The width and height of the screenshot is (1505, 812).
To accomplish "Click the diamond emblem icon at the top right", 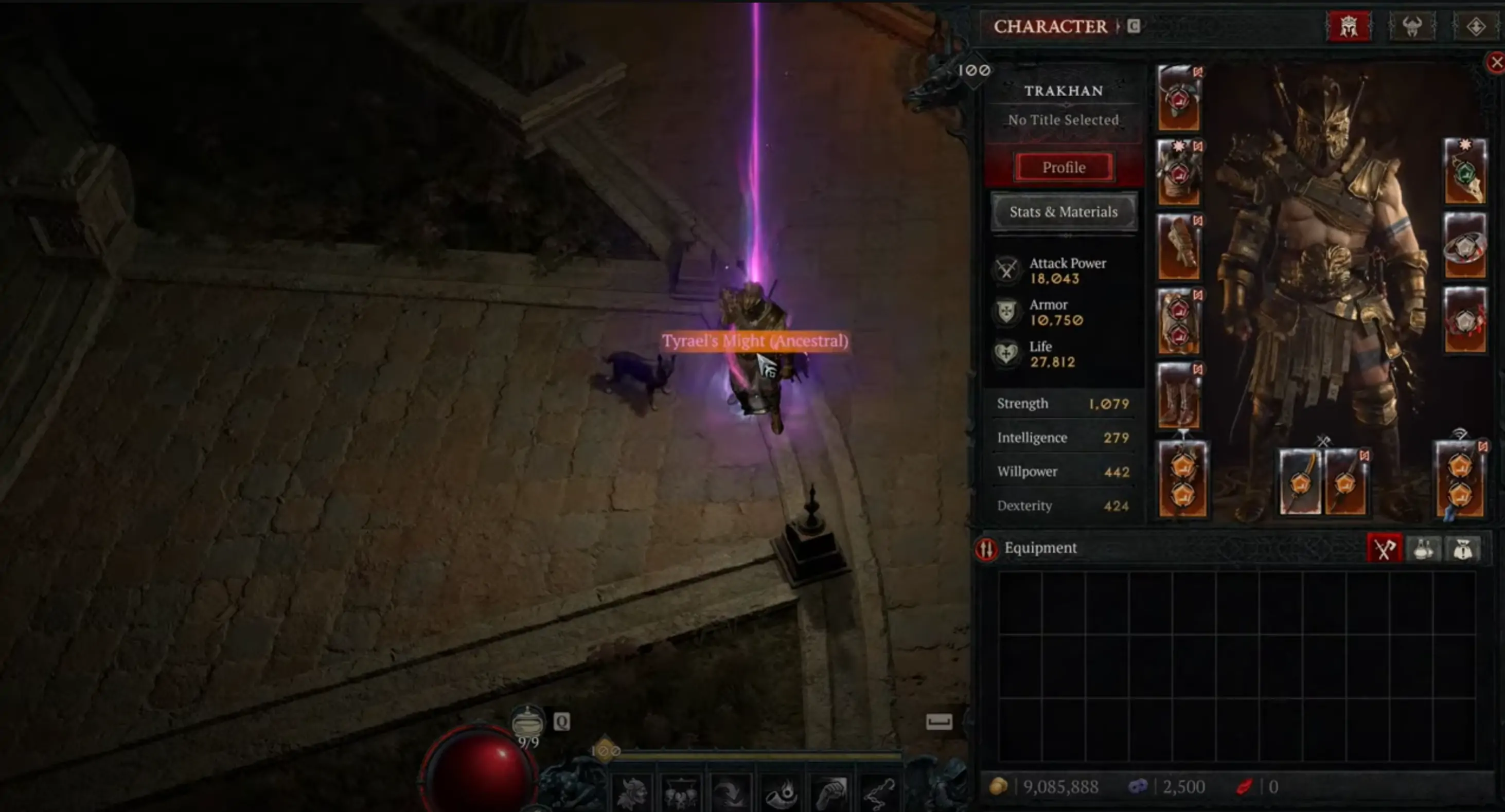I will 1476,26.
